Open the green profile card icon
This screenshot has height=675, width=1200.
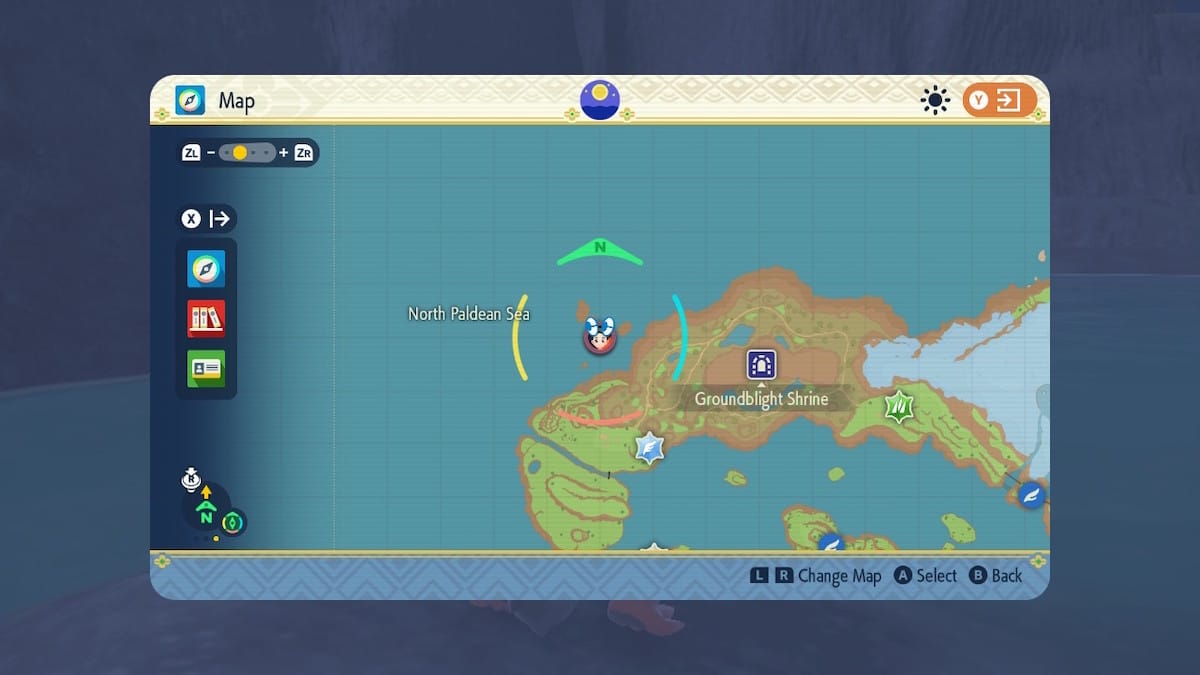pyautogui.click(x=206, y=368)
